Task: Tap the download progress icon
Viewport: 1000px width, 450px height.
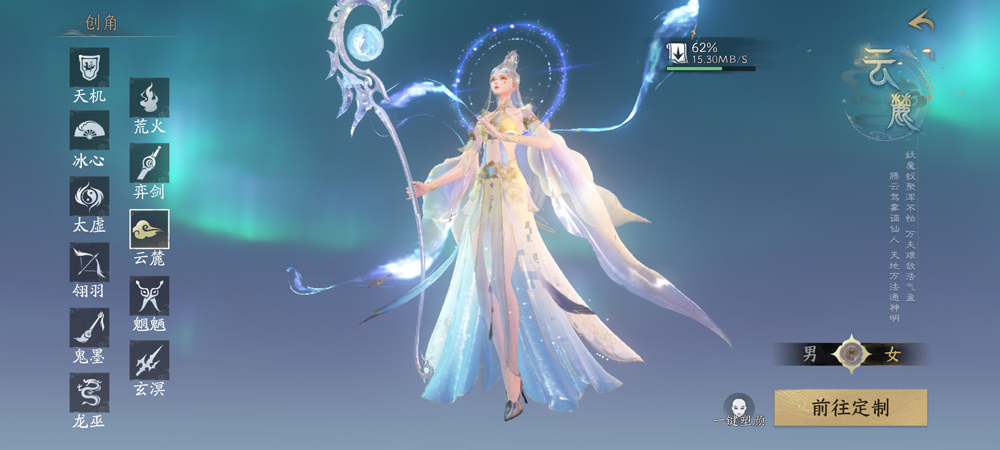Action: [677, 52]
